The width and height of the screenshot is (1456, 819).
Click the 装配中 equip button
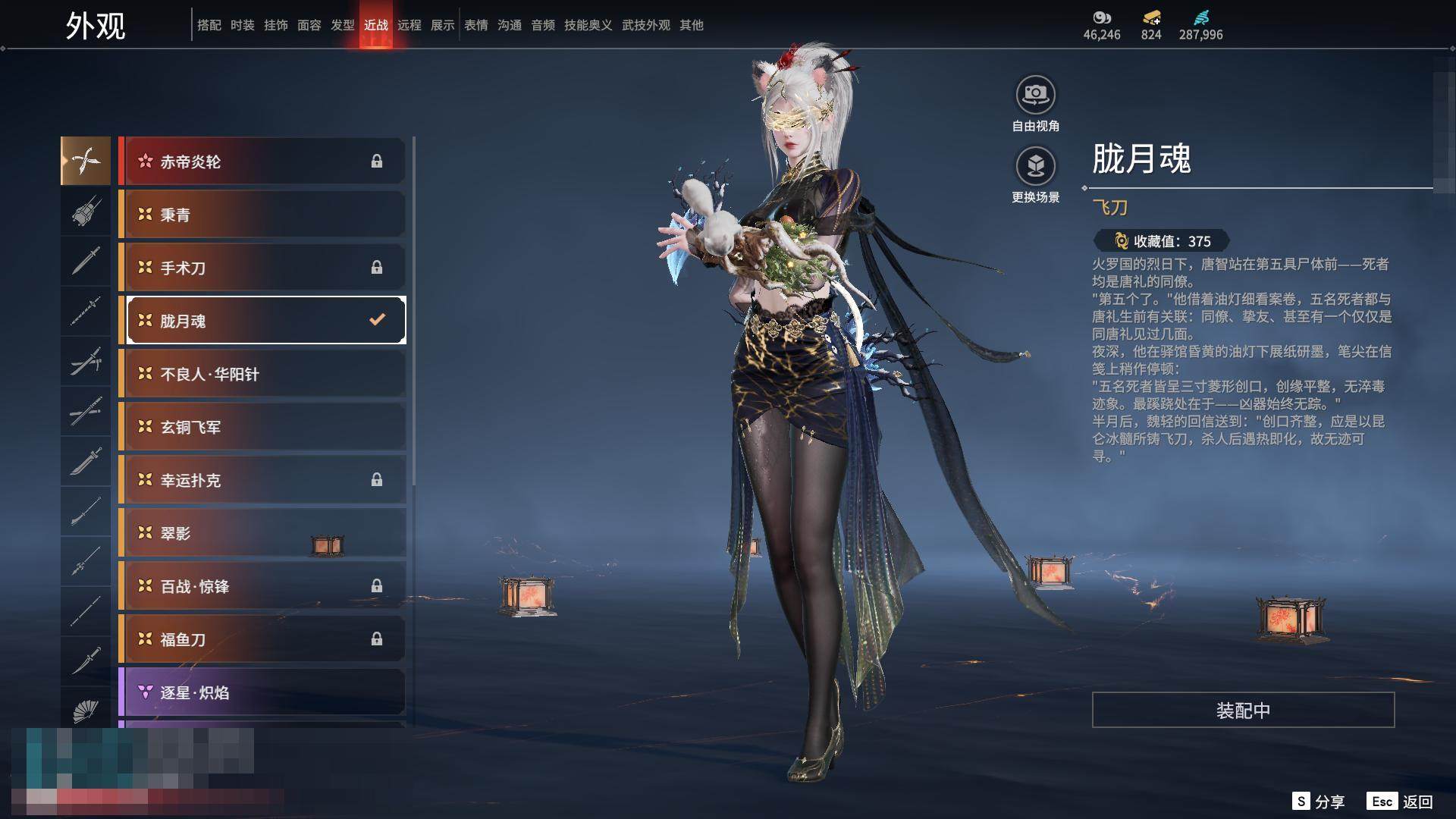pyautogui.click(x=1243, y=711)
